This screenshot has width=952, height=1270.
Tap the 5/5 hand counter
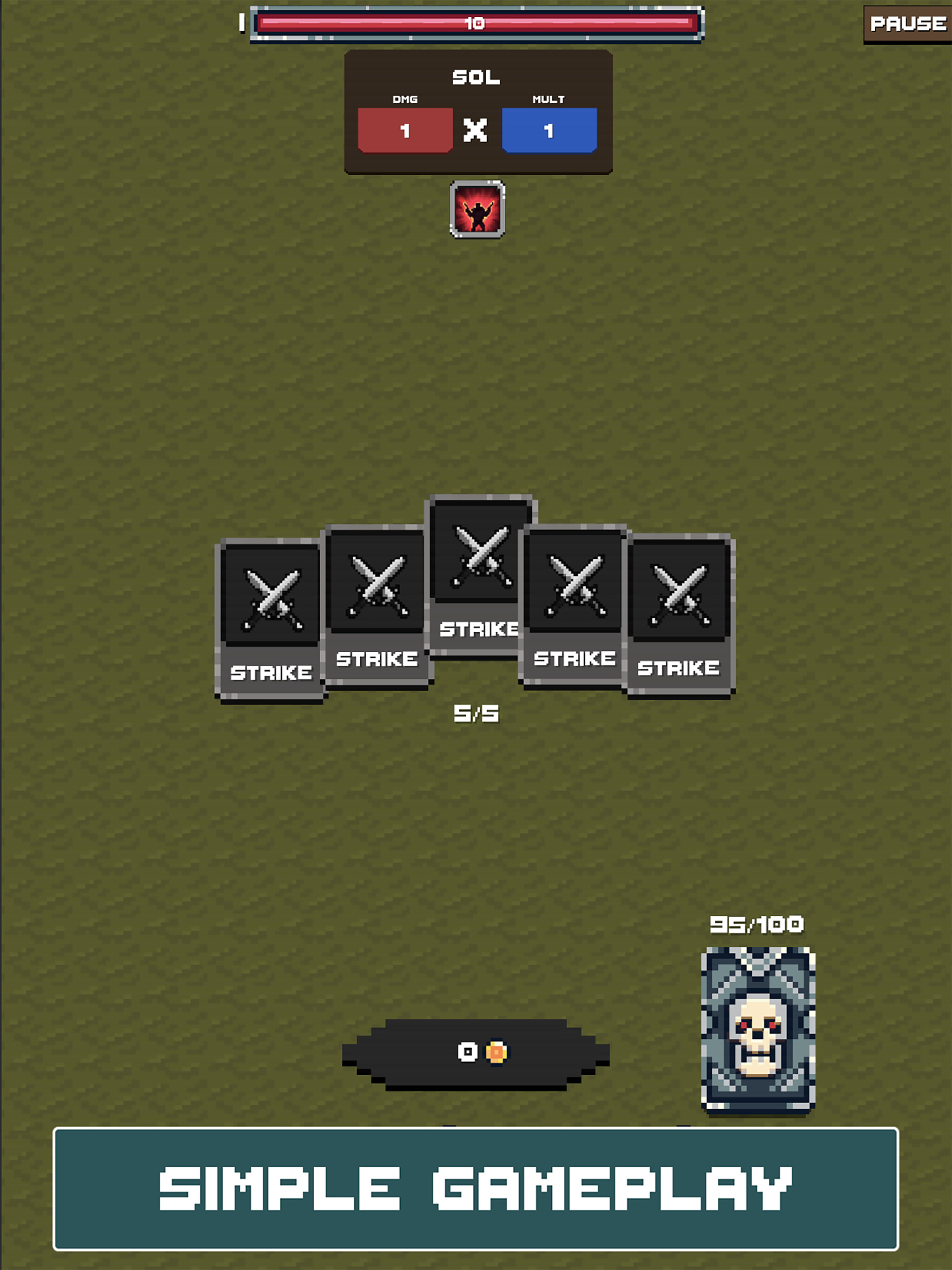[x=476, y=714]
